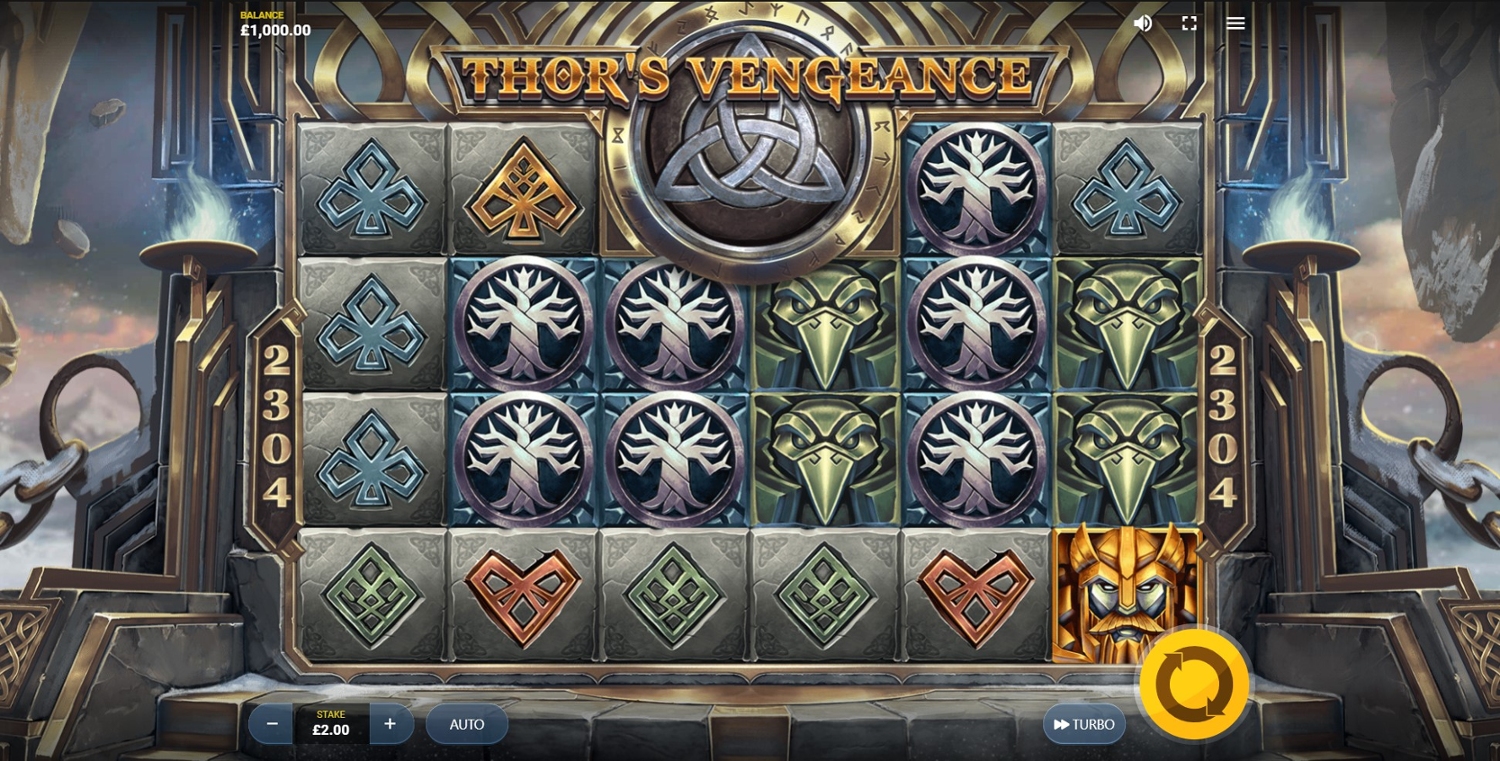This screenshot has width=1500, height=761.
Task: Open the Auto spin options
Action: point(467,724)
